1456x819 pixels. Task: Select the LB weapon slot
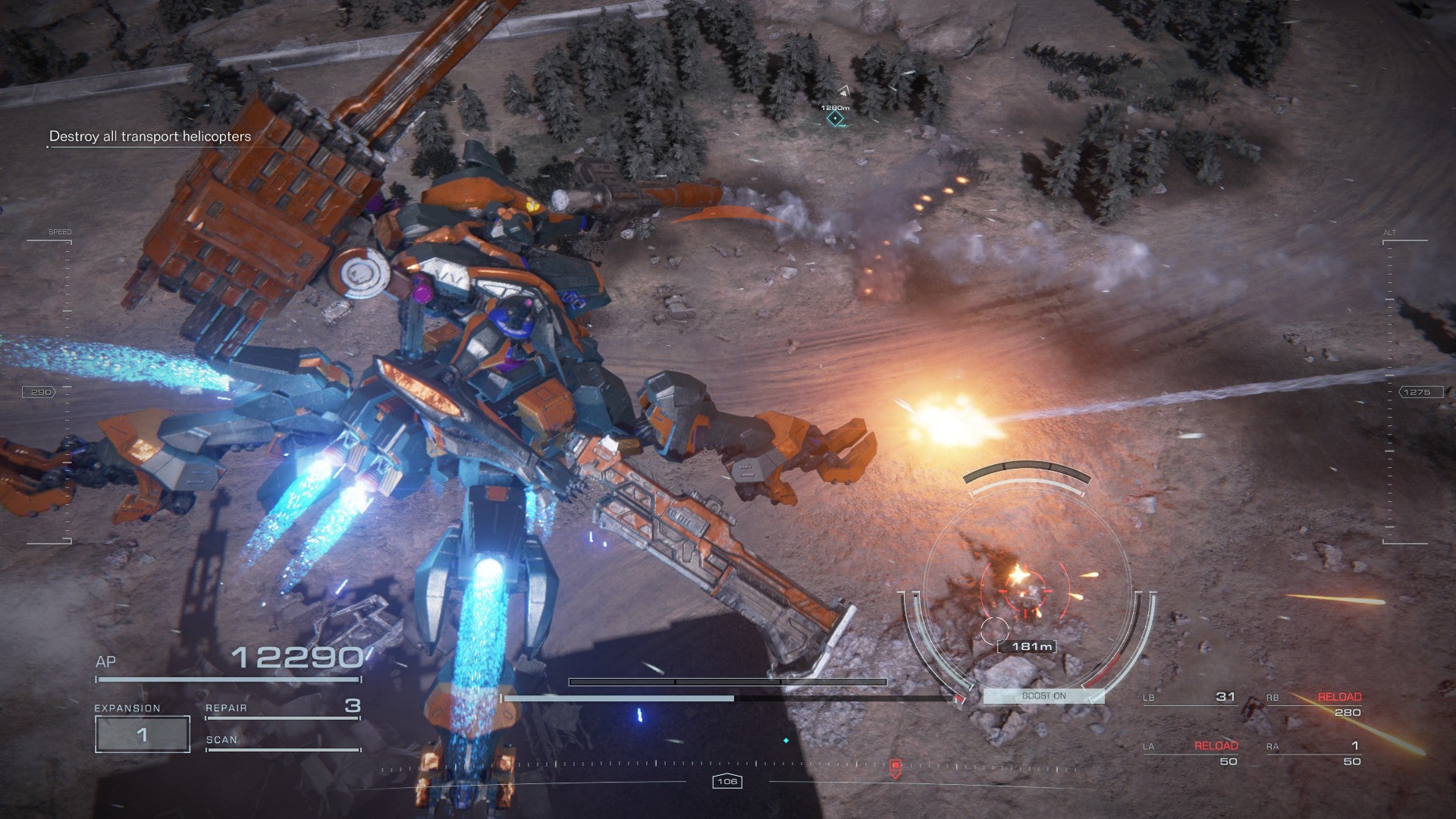click(1191, 697)
